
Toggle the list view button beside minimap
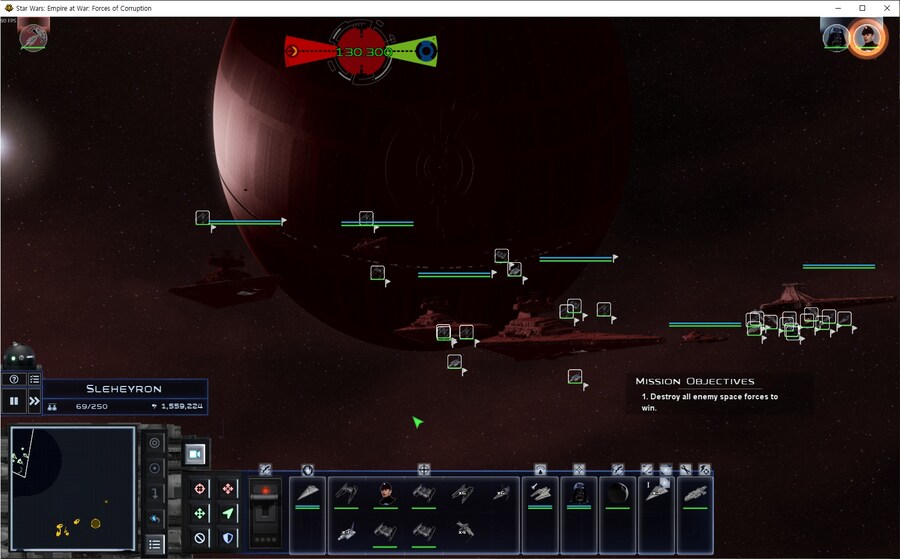coord(154,544)
